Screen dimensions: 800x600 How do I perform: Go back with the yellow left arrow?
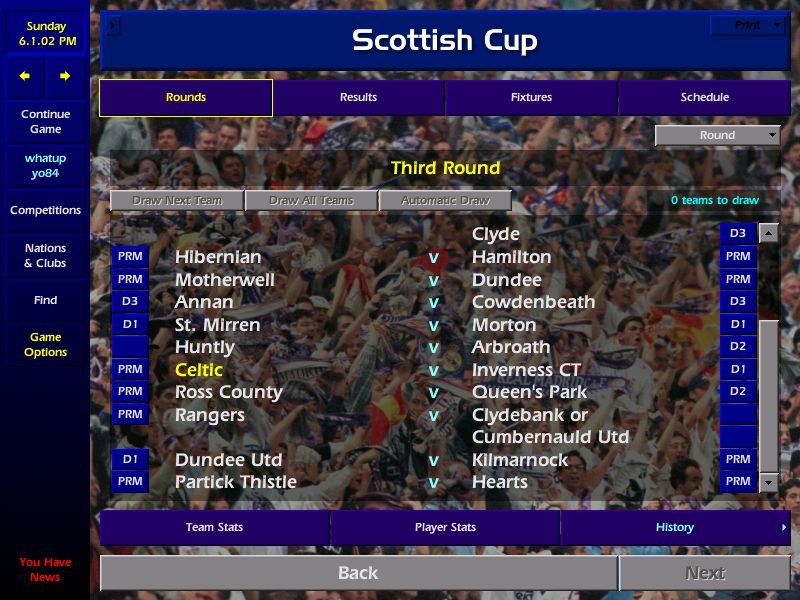click(25, 76)
